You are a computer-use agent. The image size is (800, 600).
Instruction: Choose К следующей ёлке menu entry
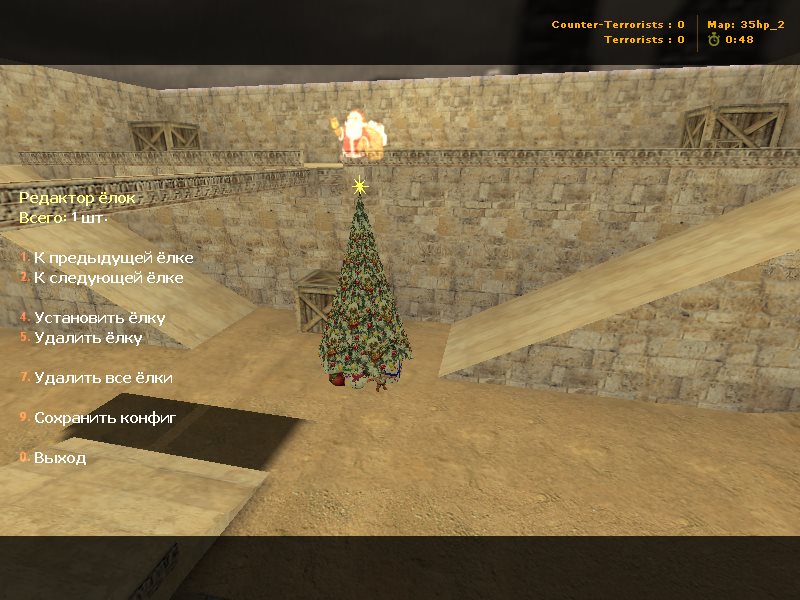click(108, 278)
